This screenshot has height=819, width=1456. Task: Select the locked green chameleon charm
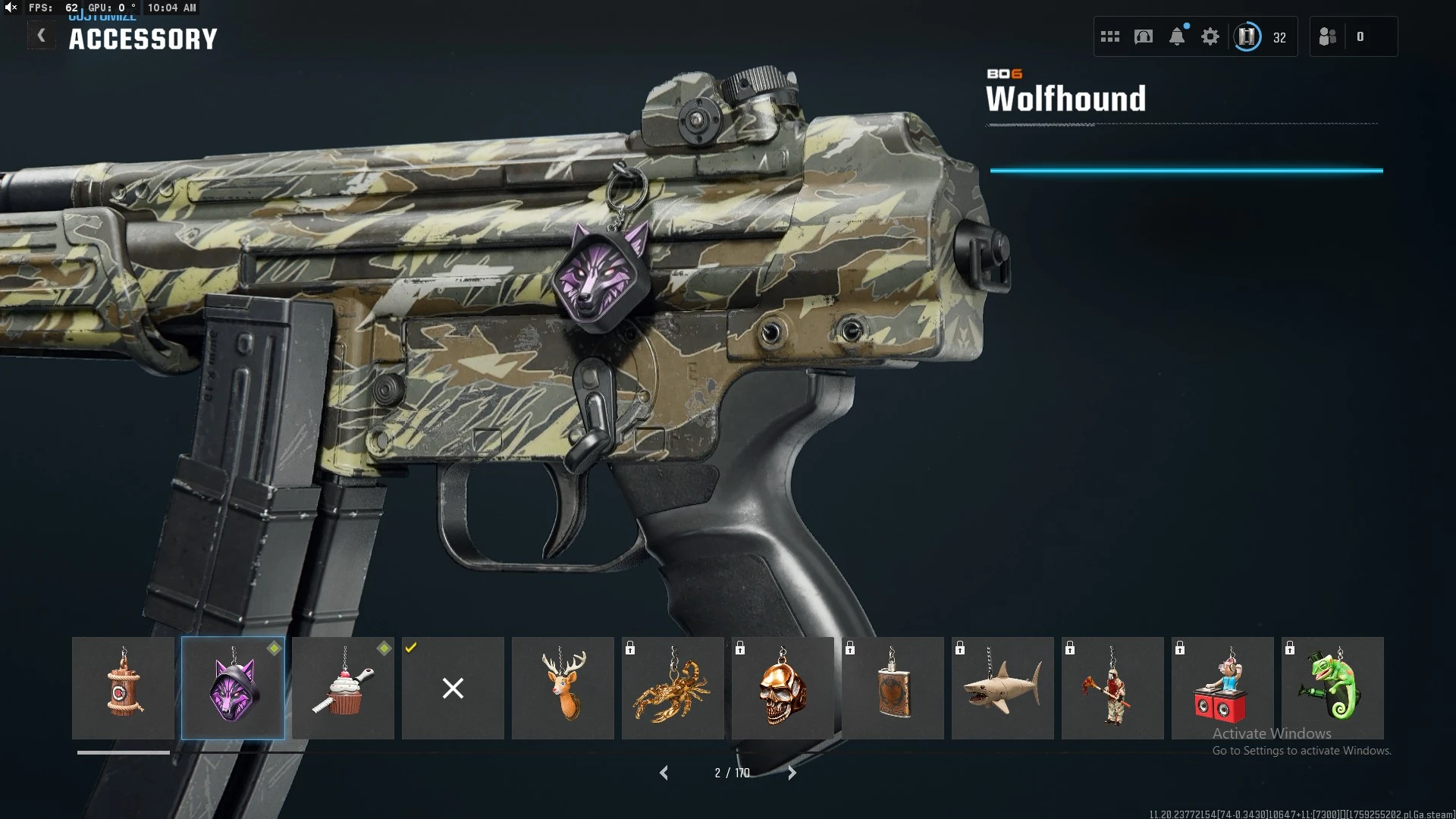click(1332, 688)
